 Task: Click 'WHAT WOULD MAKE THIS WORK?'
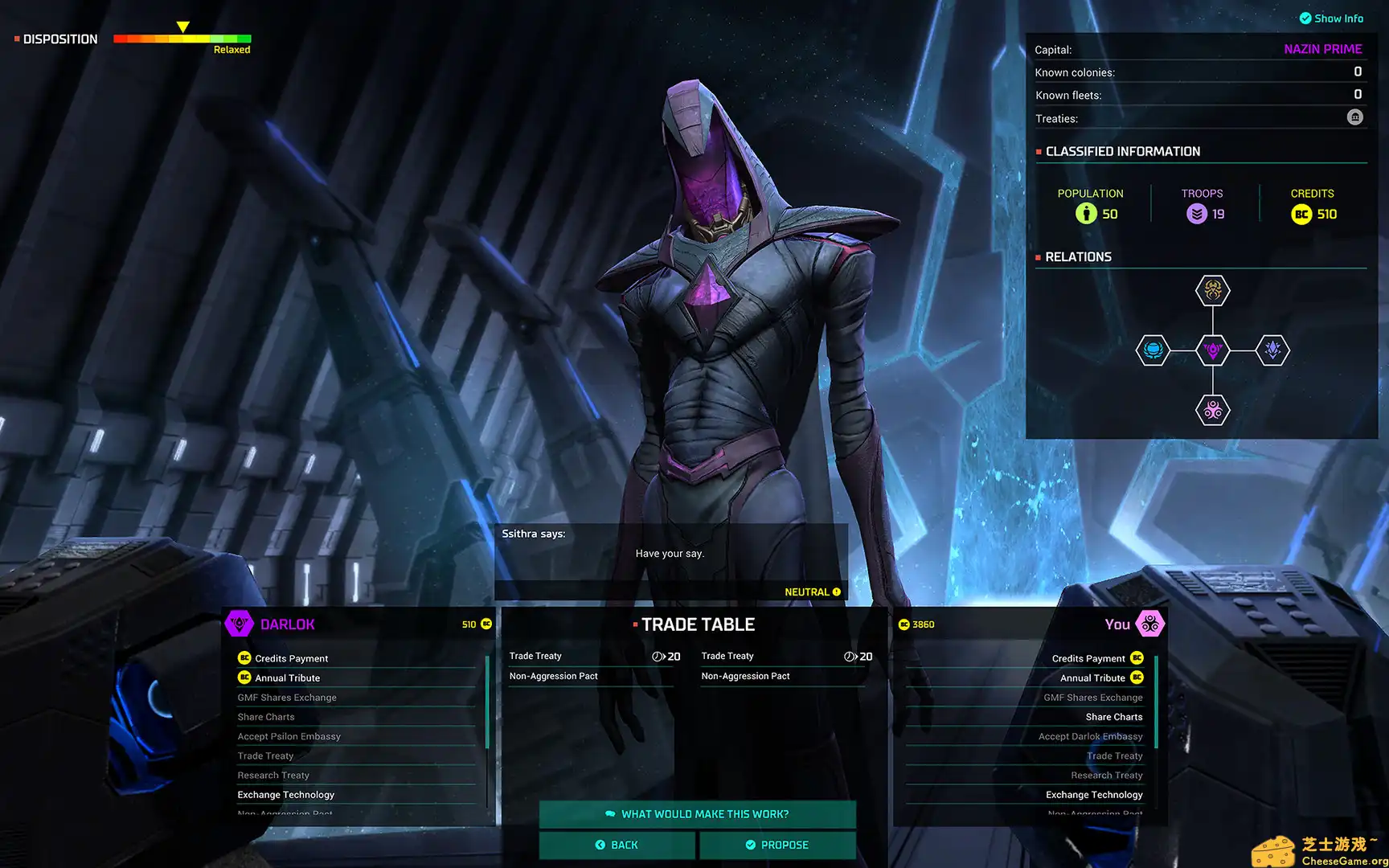coord(698,813)
